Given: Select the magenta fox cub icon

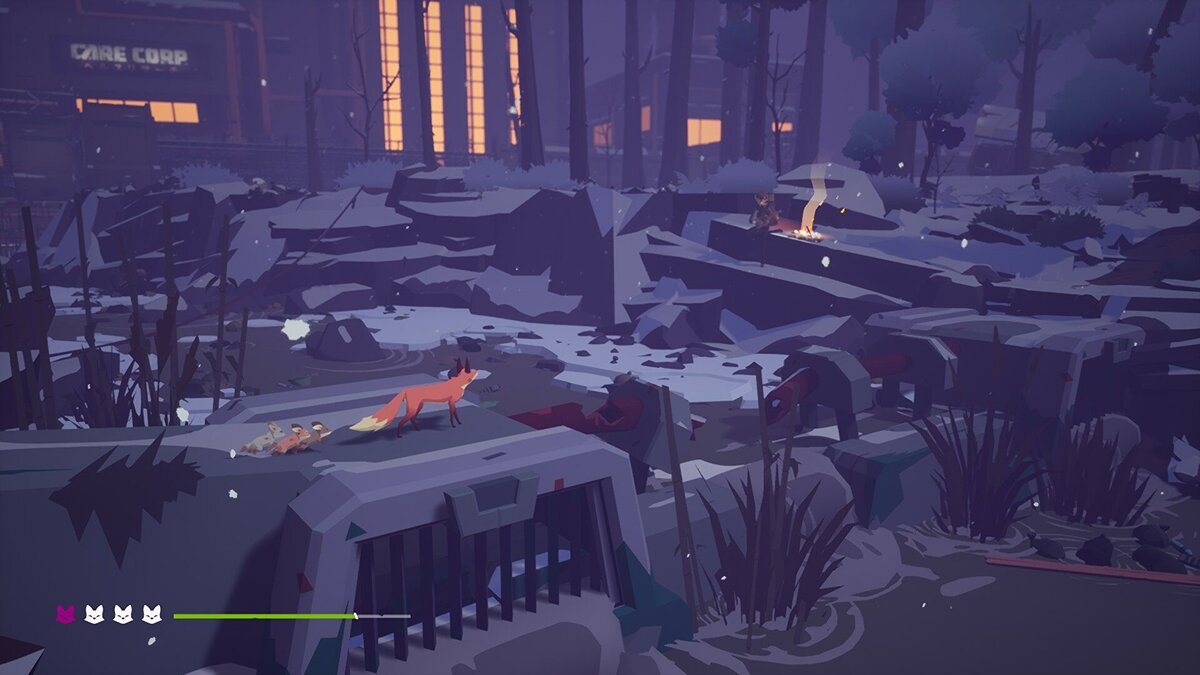Looking at the screenshot, I should [65, 614].
